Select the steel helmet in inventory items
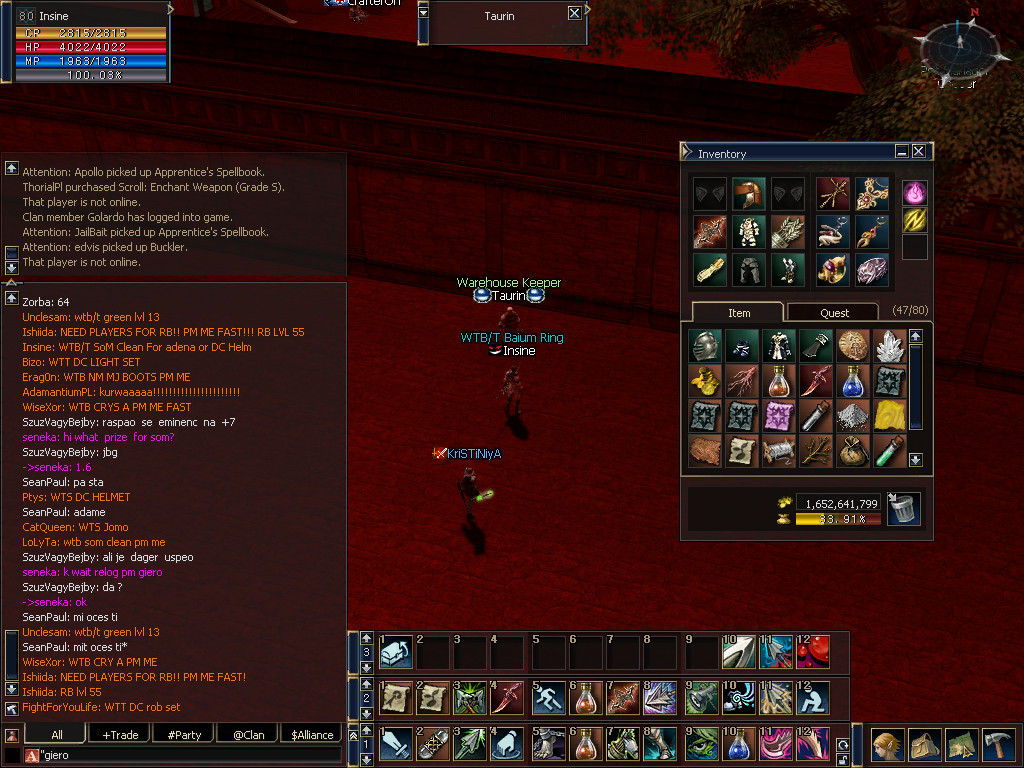The width and height of the screenshot is (1024, 768). [705, 345]
